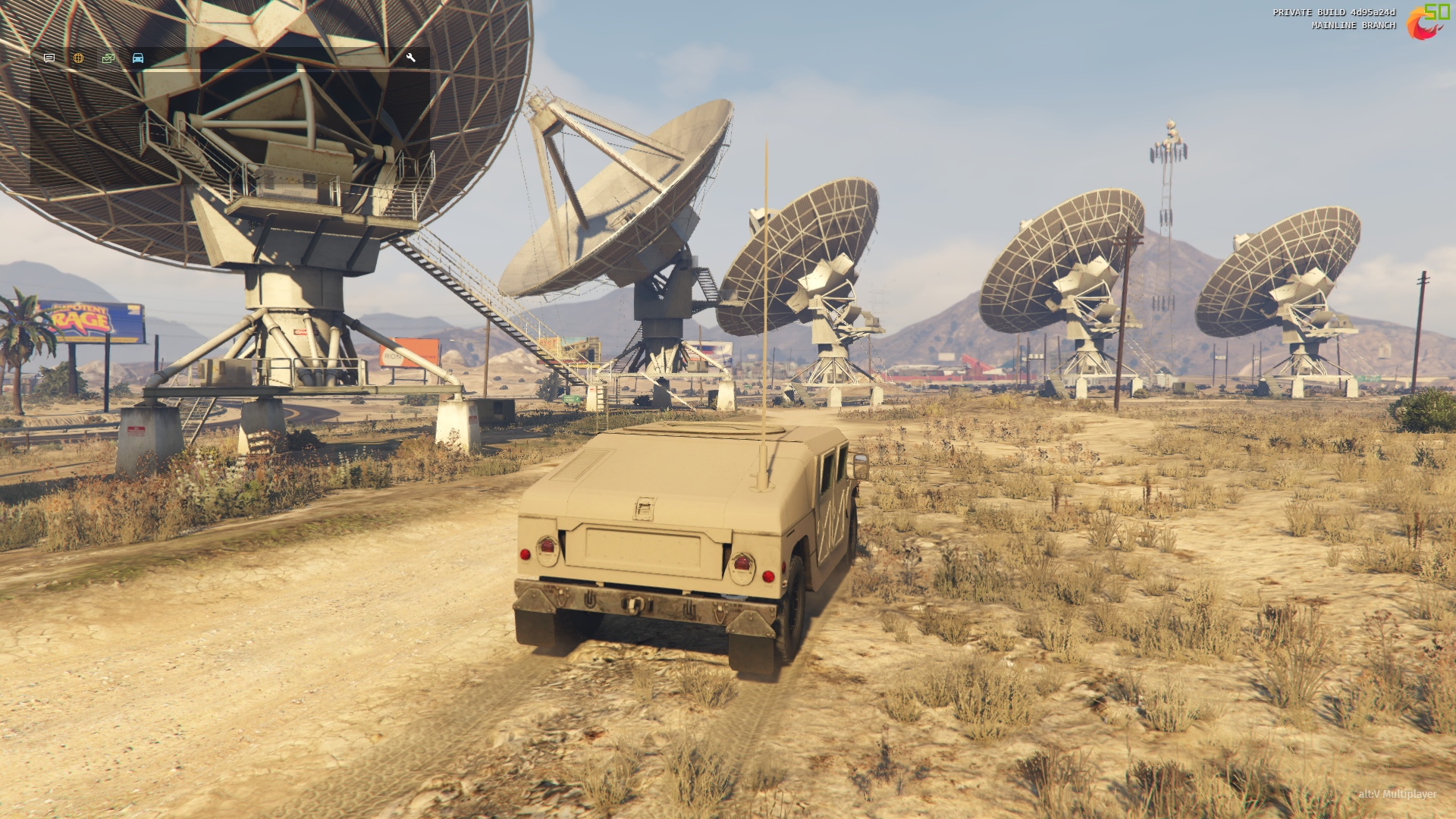Select the orange globe chat tab
The height and width of the screenshot is (819, 1456).
point(78,58)
